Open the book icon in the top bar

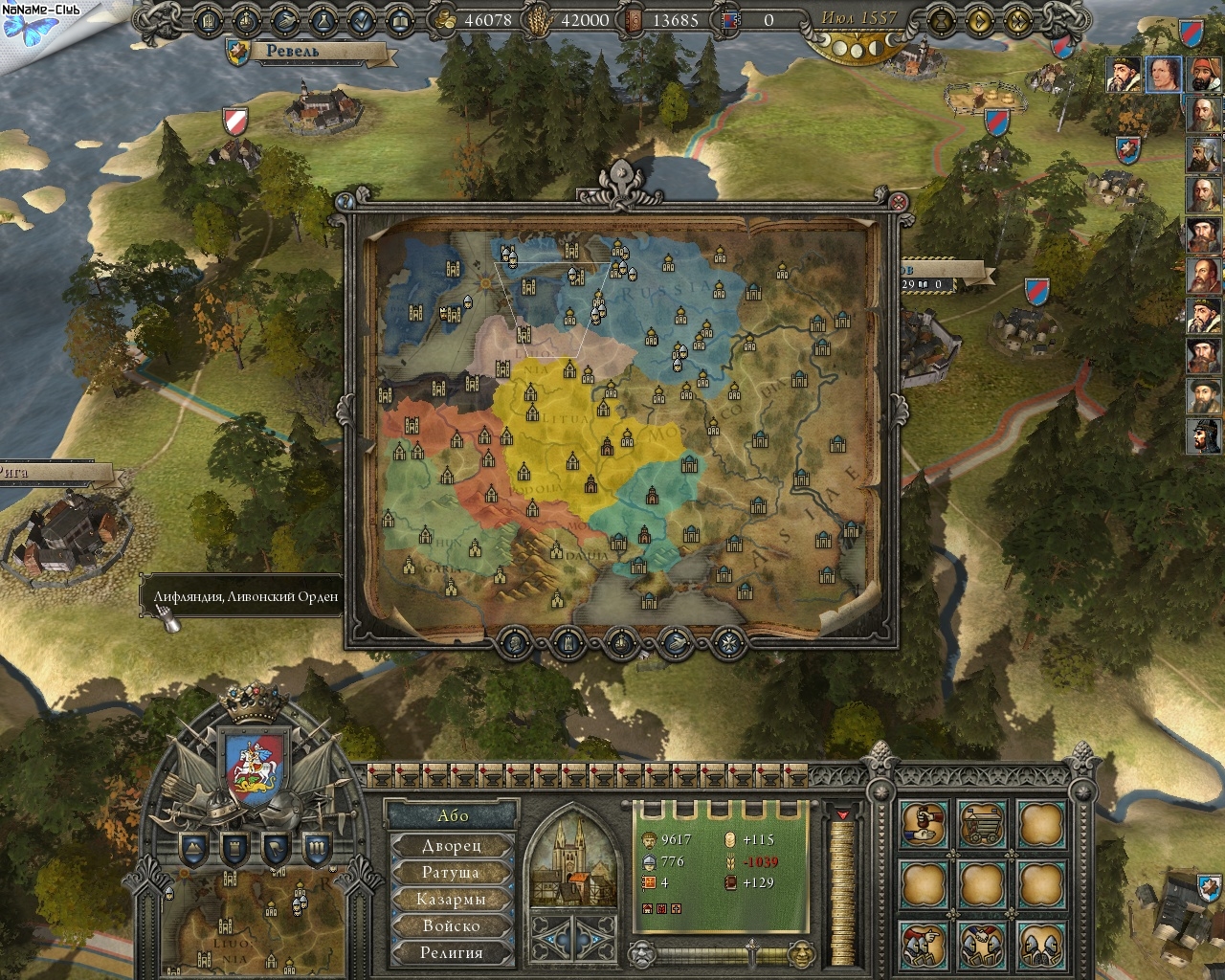[401, 19]
